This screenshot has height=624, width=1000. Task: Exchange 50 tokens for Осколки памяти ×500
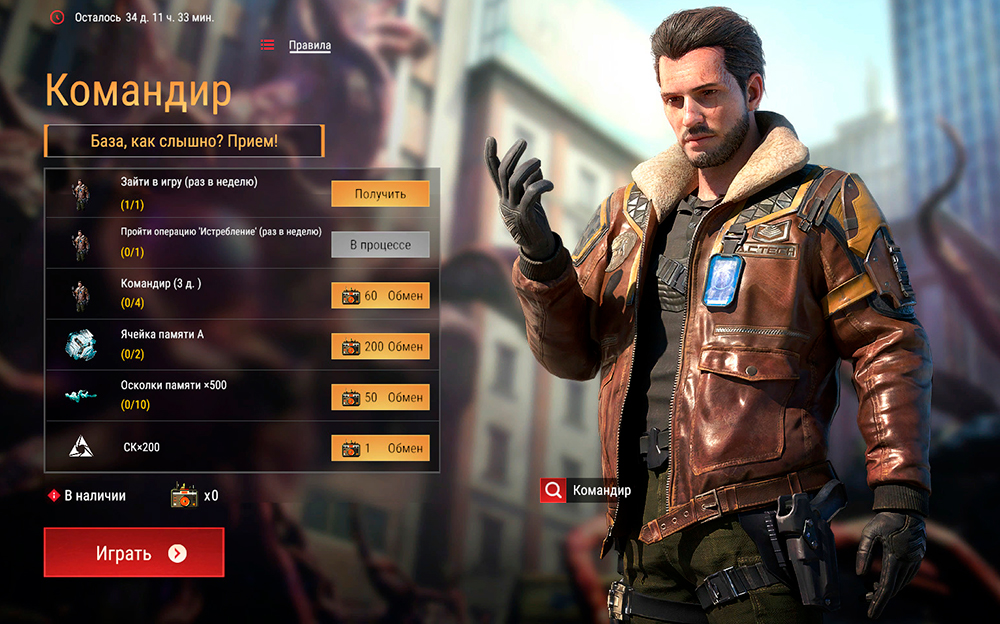coord(380,397)
